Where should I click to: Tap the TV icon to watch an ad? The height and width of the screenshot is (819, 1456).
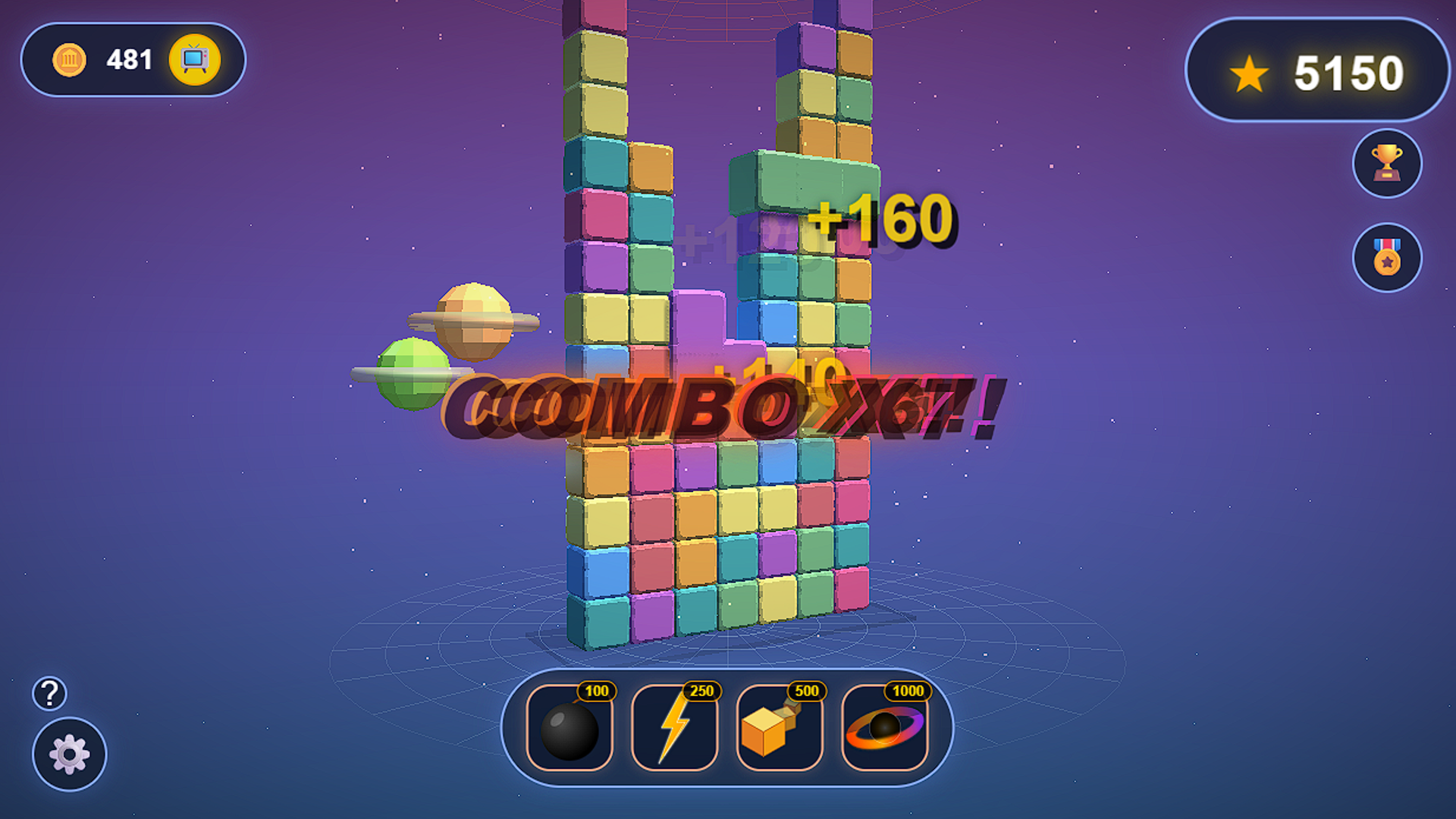[x=196, y=59]
